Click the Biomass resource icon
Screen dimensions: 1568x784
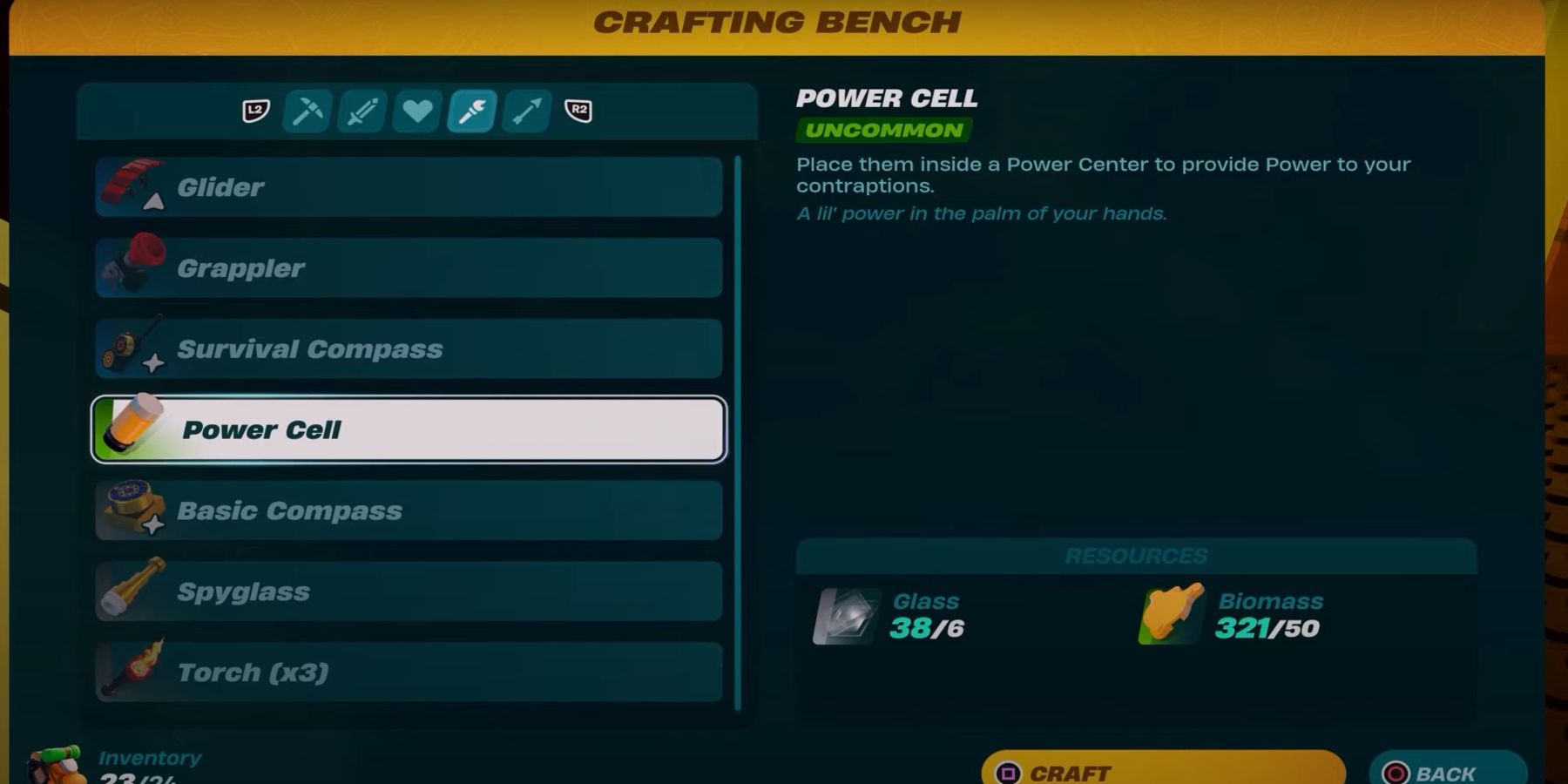[1167, 615]
